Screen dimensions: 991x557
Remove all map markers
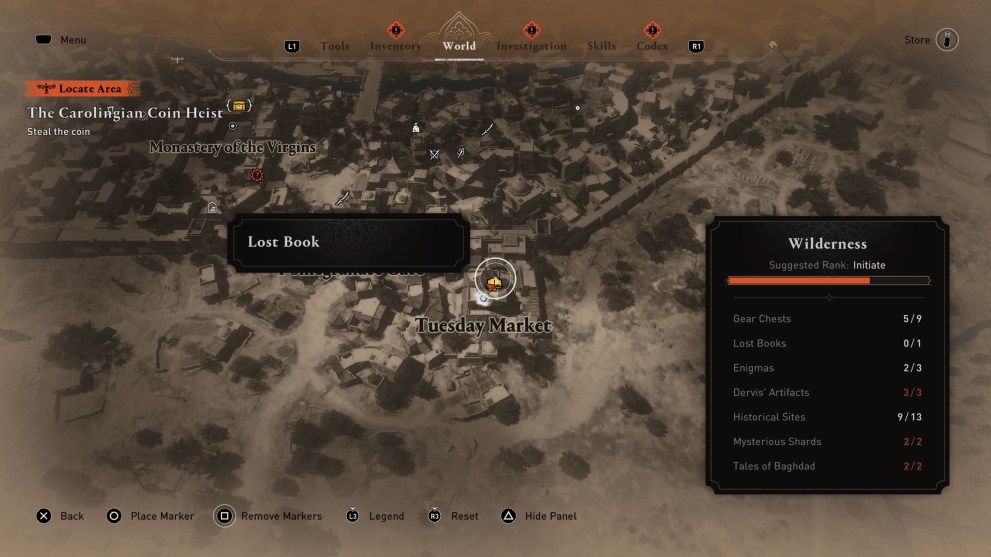coord(269,516)
